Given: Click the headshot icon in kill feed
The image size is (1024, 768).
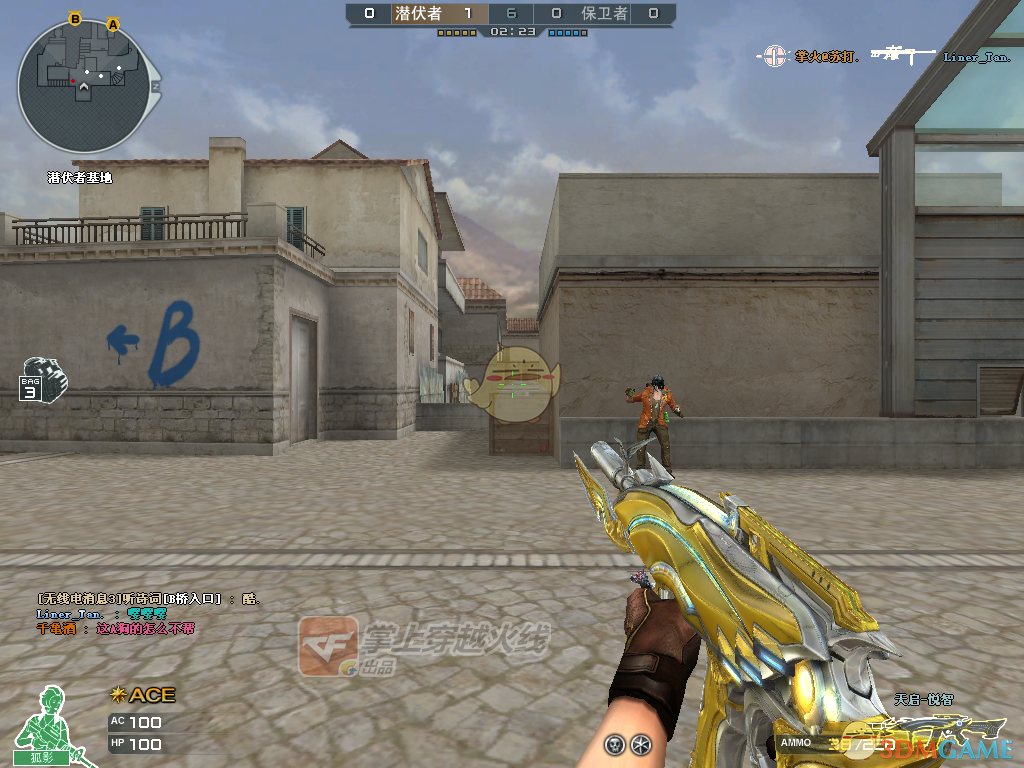Looking at the screenshot, I should click(774, 57).
